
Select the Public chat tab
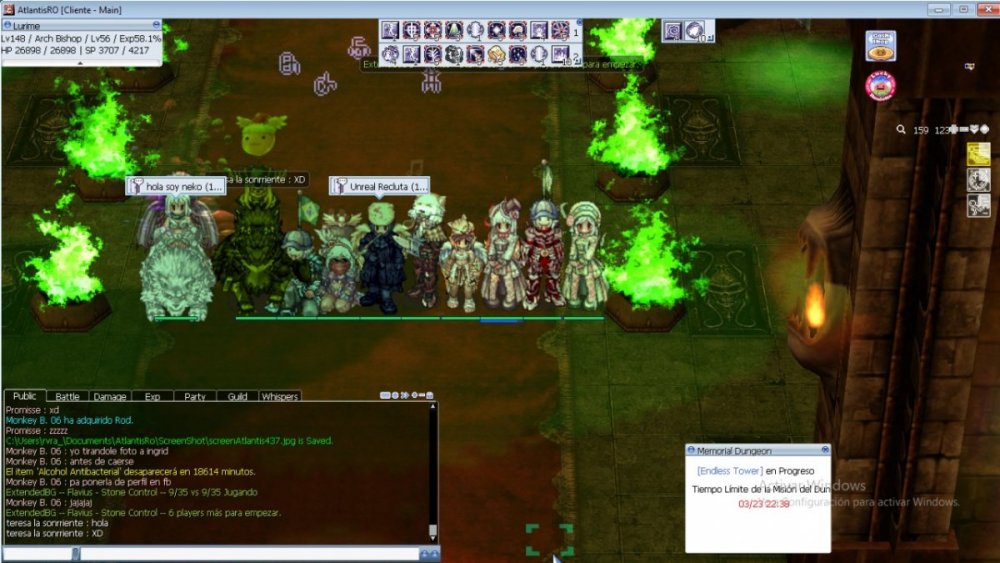[x=25, y=397]
